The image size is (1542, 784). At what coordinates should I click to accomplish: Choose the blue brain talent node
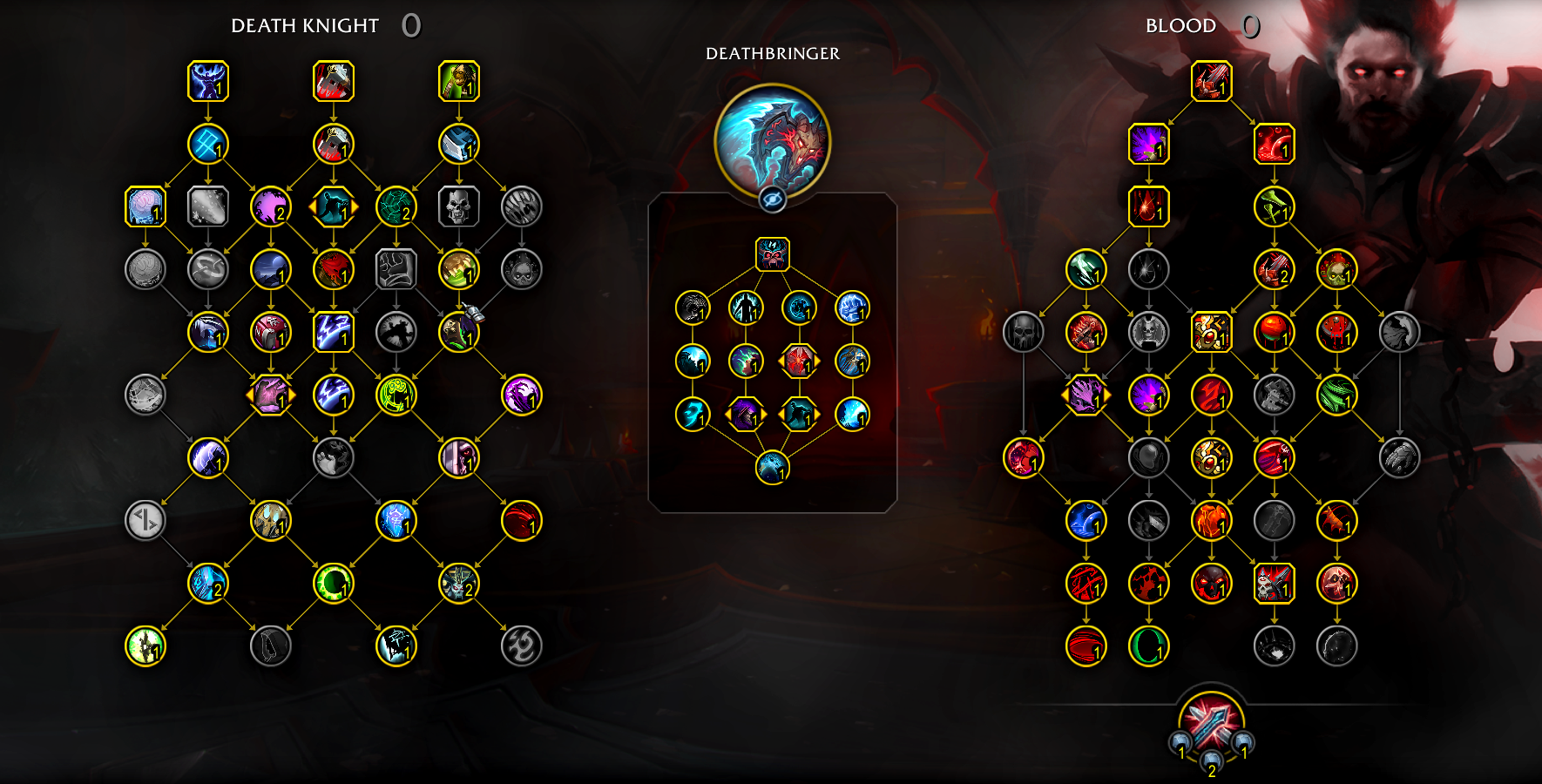[x=145, y=206]
